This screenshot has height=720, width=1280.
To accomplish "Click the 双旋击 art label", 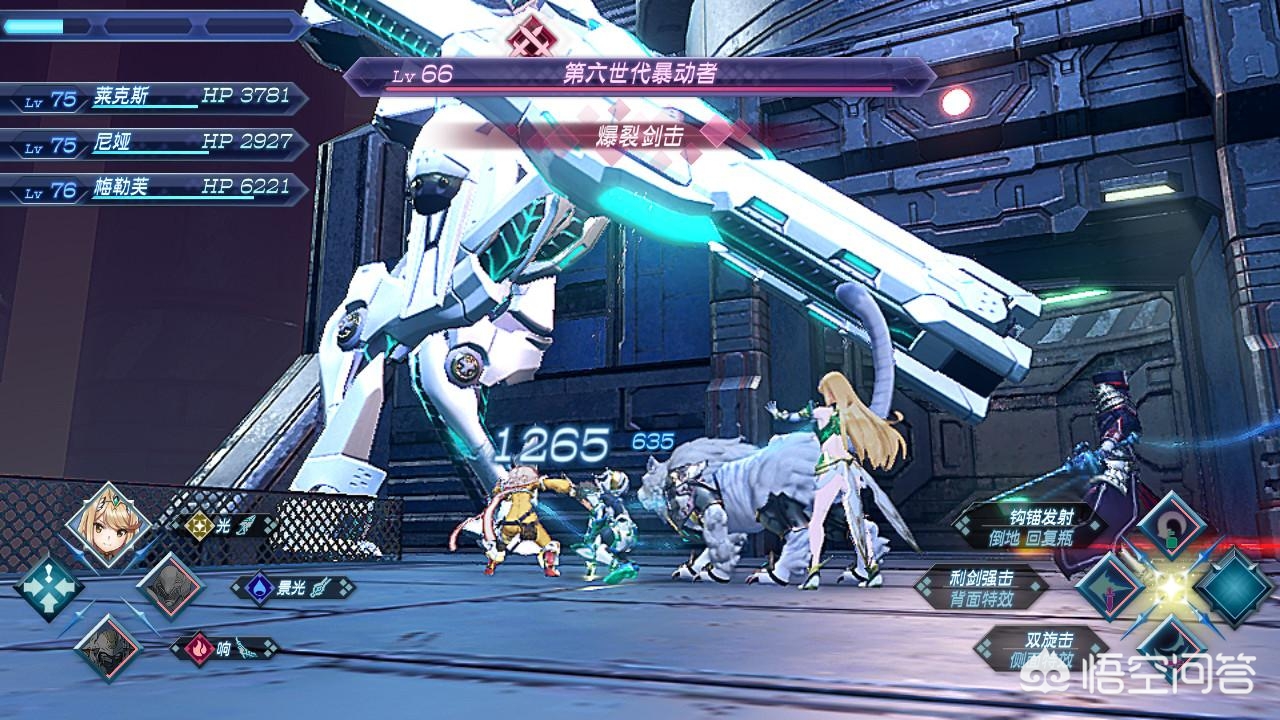I will tap(1040, 646).
